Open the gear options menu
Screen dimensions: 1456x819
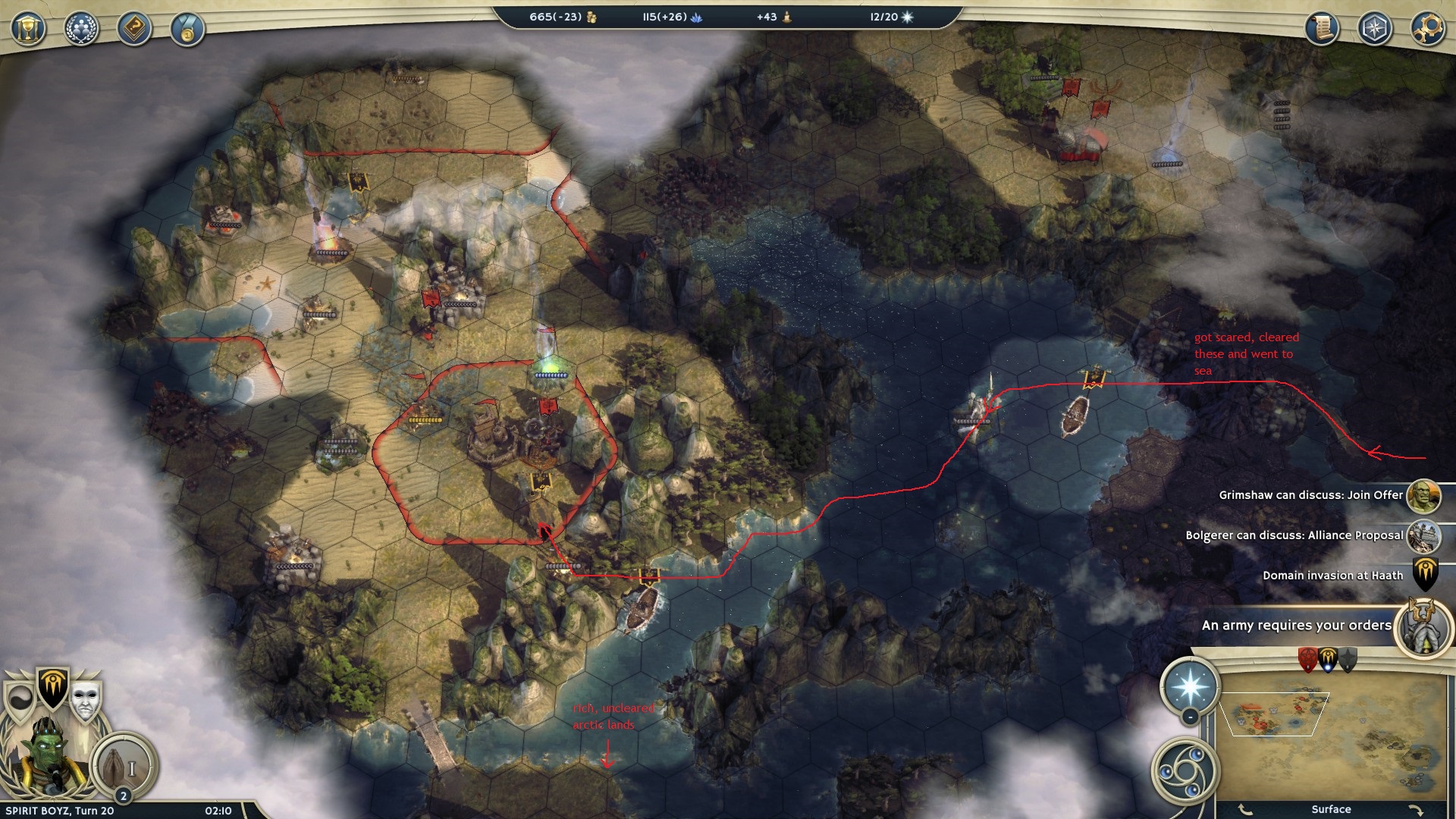click(x=1426, y=30)
